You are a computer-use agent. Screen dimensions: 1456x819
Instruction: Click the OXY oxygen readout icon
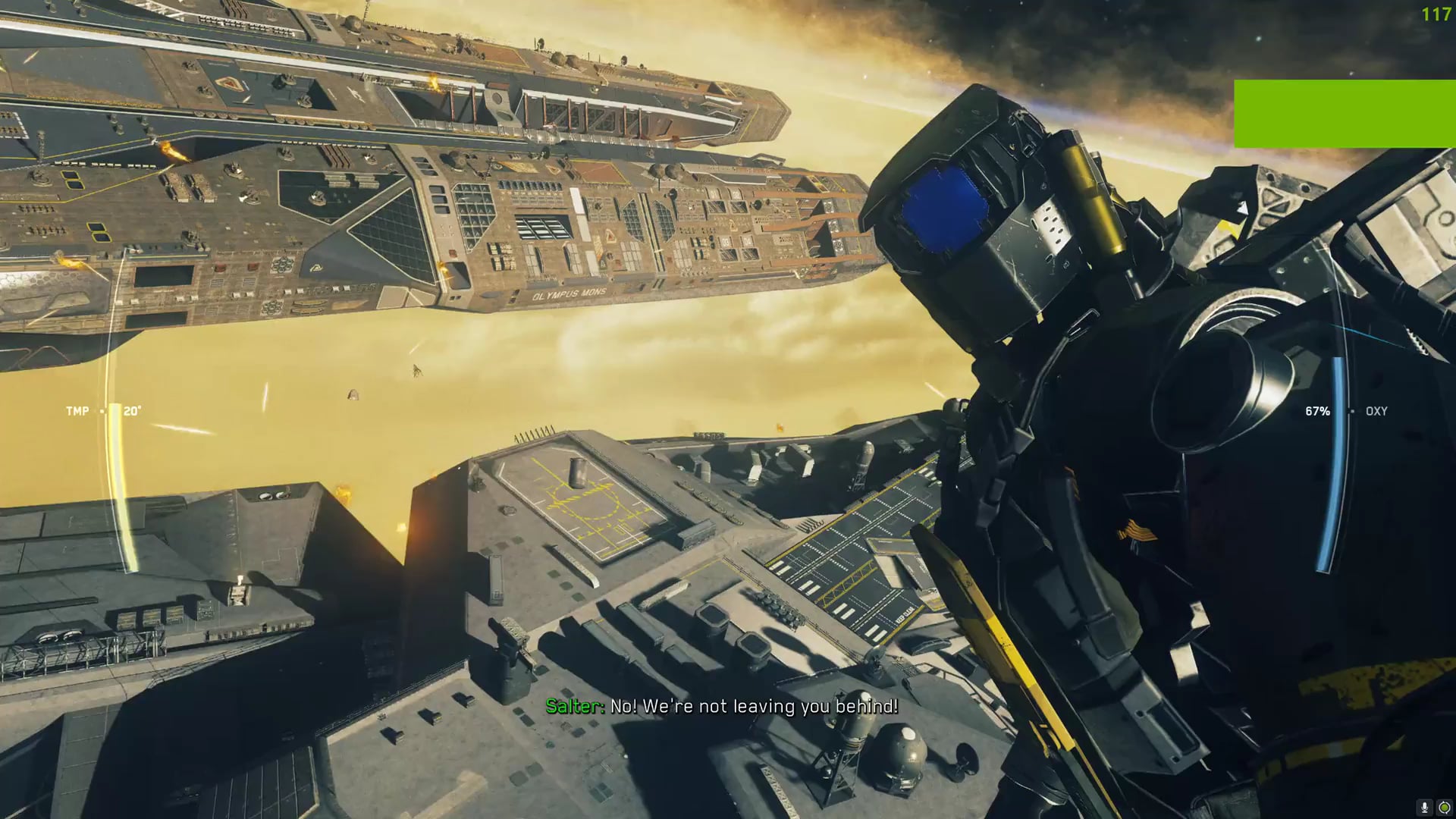tap(1376, 411)
